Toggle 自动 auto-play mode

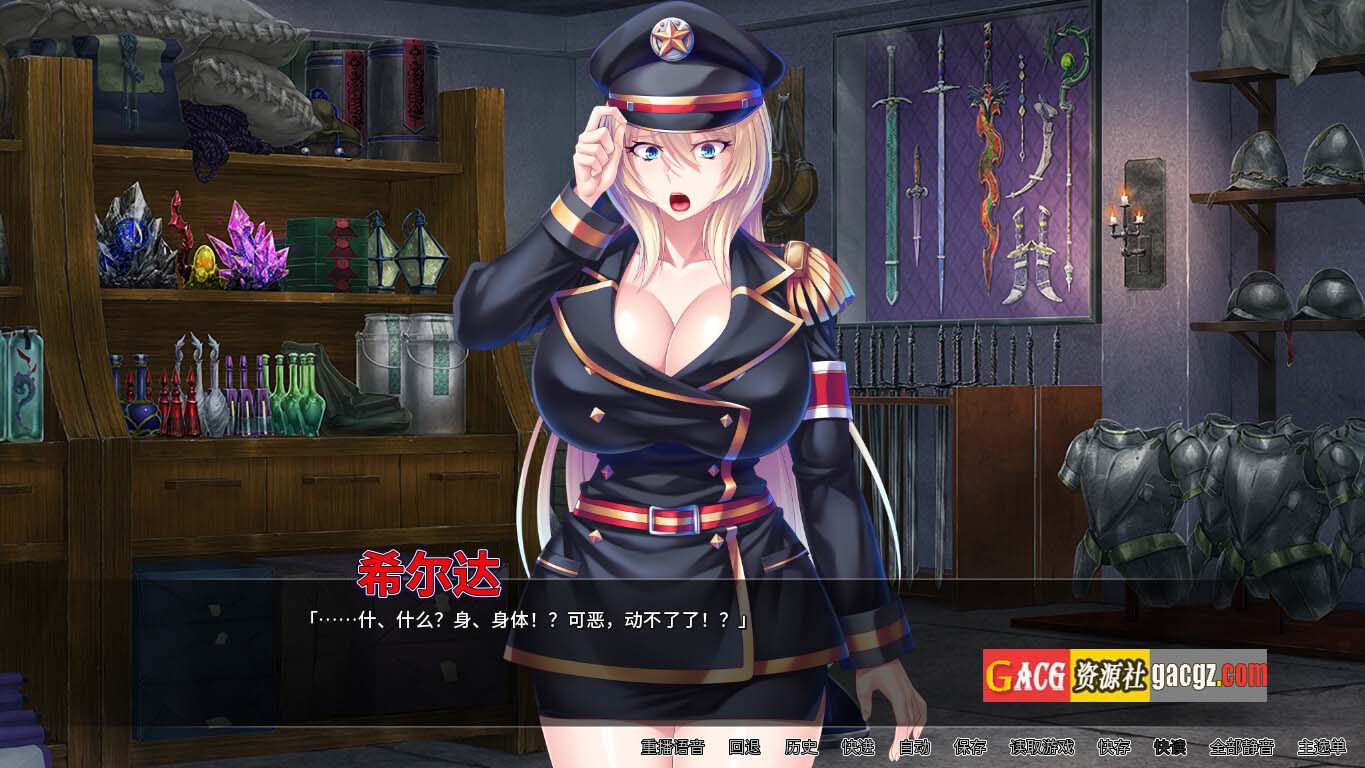(914, 747)
